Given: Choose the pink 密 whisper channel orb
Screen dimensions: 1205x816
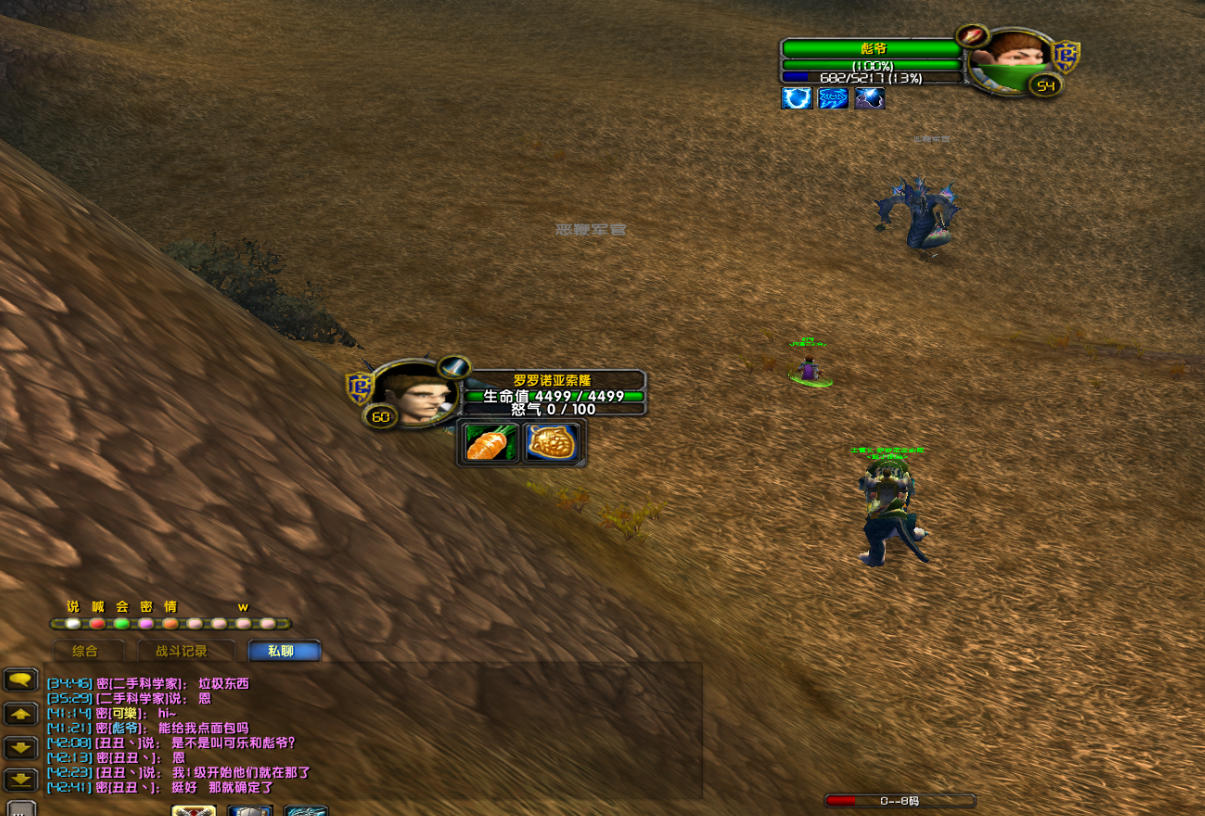Looking at the screenshot, I should [146, 623].
